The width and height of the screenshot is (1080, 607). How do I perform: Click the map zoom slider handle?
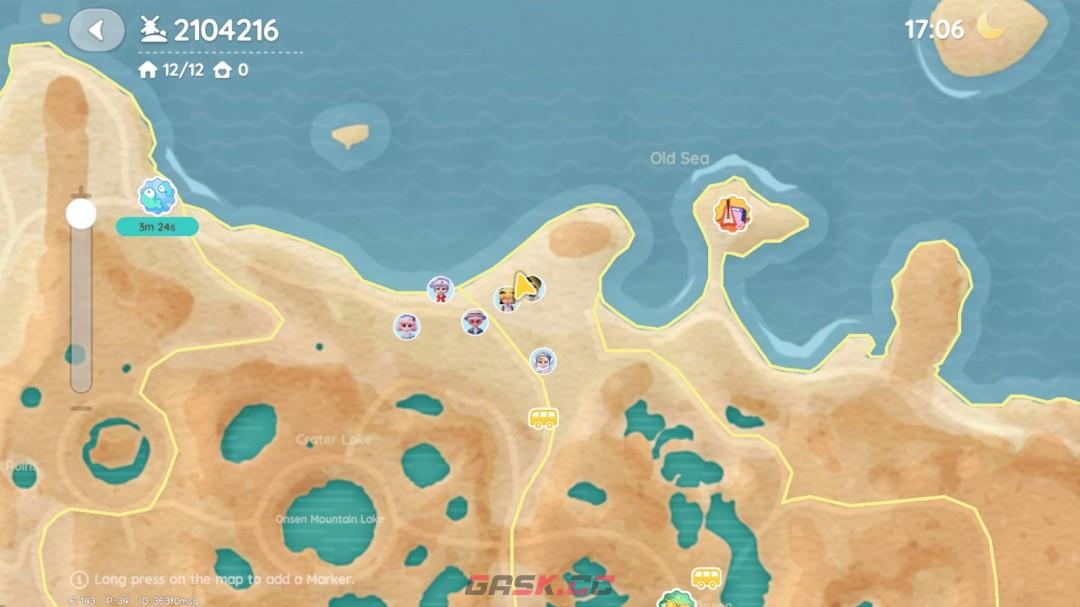pyautogui.click(x=81, y=213)
